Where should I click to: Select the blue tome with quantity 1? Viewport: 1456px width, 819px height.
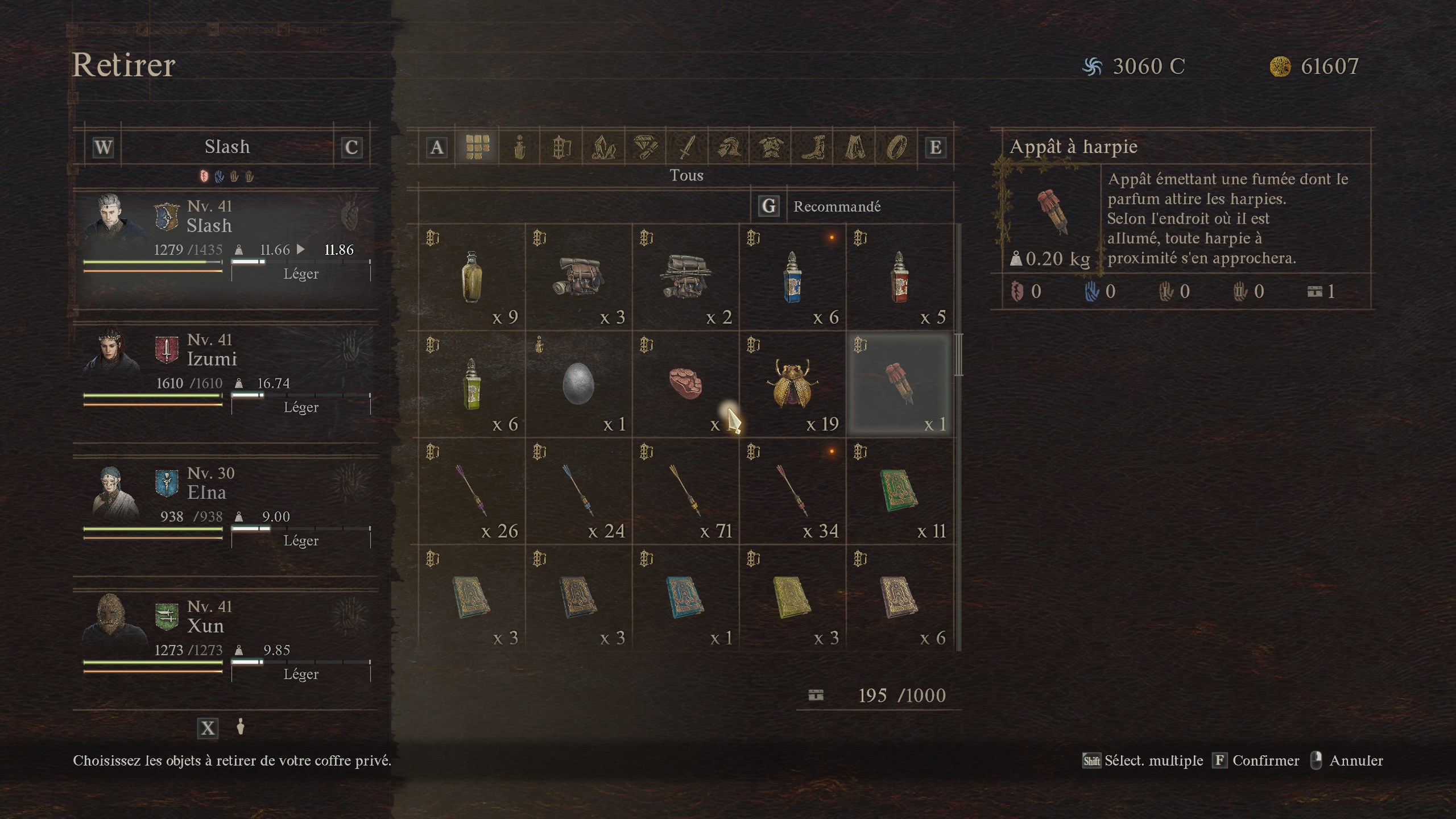point(686,598)
